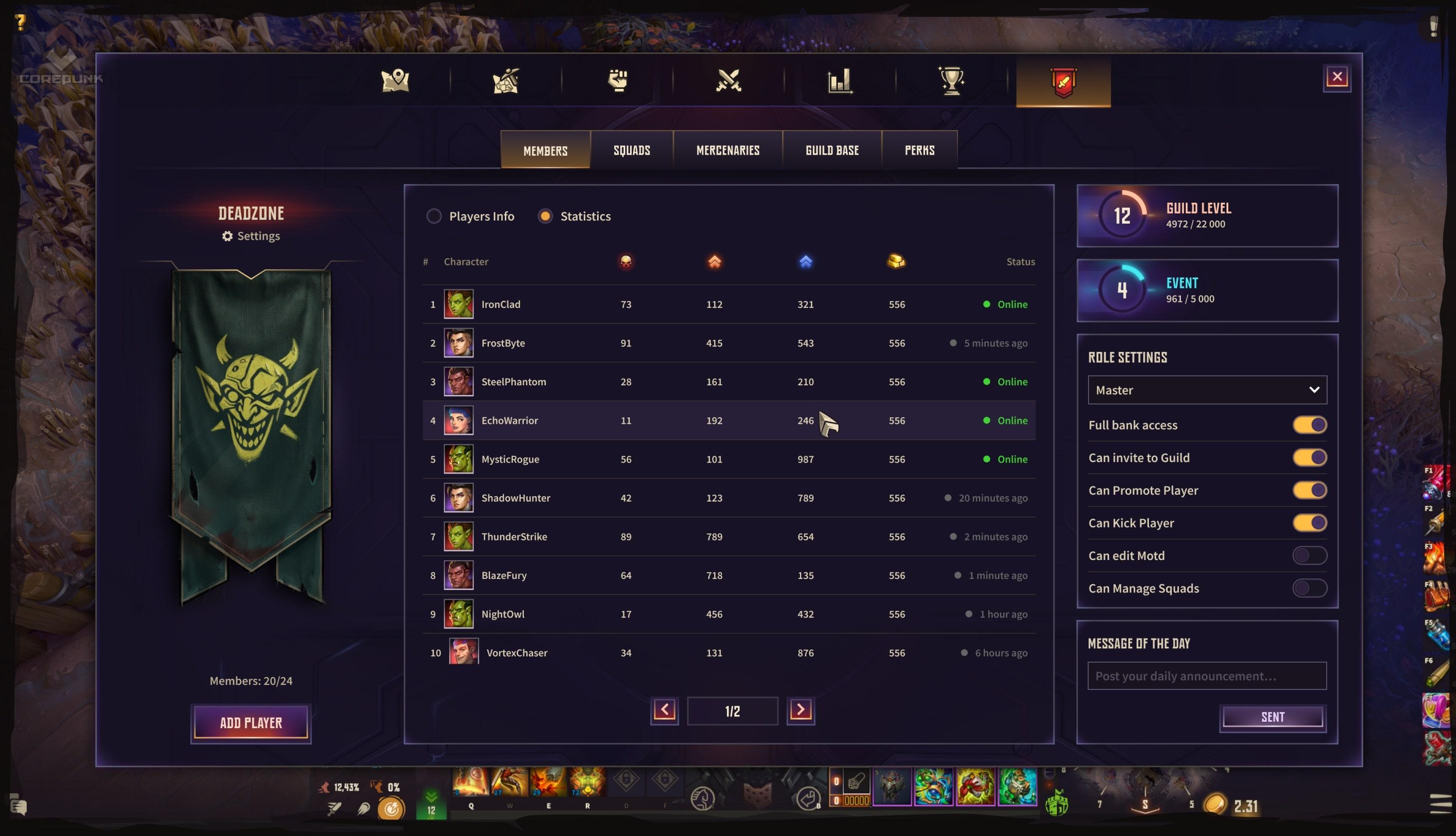Enable the Can edit Motd toggle
This screenshot has width=1456, height=836.
click(1310, 555)
